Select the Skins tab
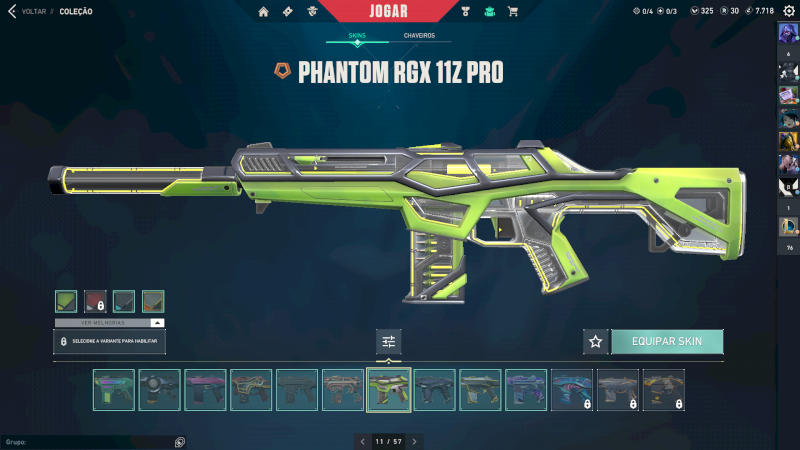This screenshot has width=800, height=450. coord(357,35)
